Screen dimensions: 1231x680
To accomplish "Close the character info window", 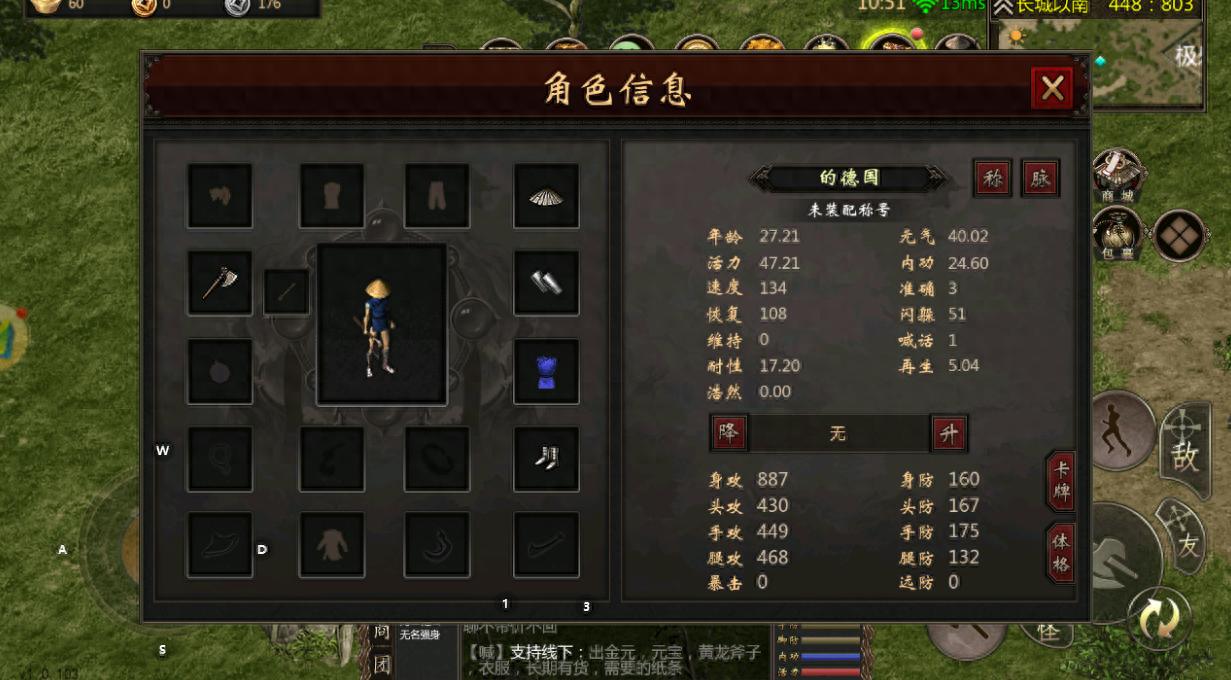I will (1051, 89).
